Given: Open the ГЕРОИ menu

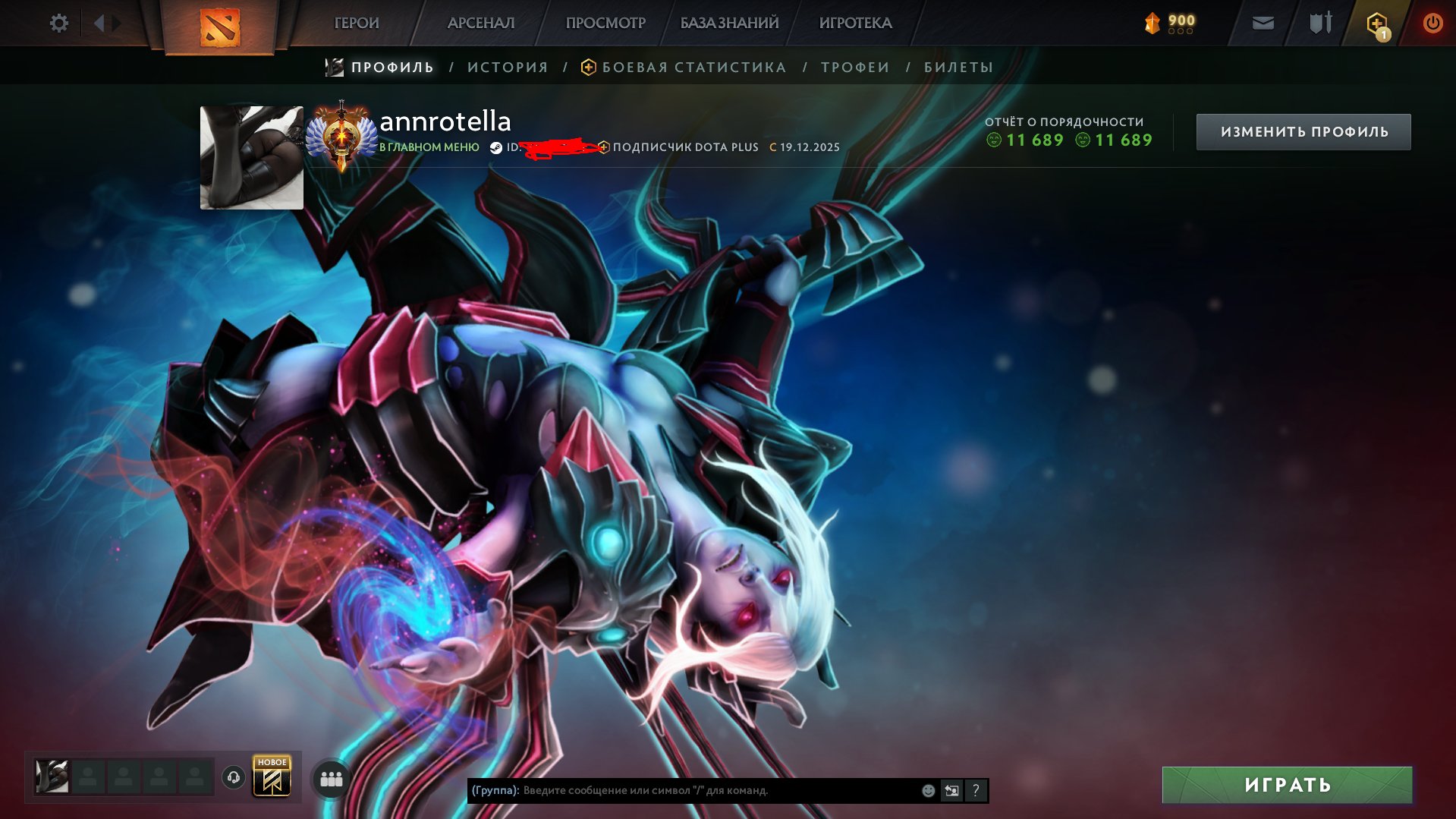Looking at the screenshot, I should (357, 23).
